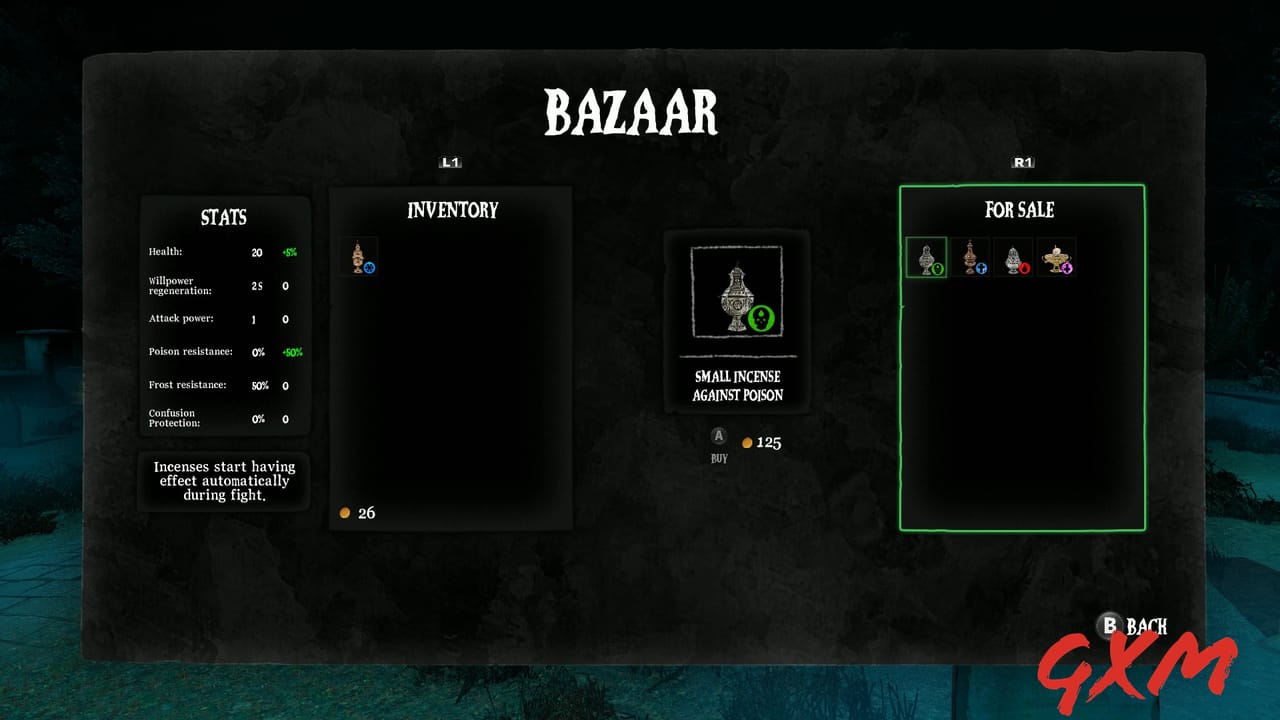The image size is (1280, 720).
Task: Select the frost incense in your inventory
Action: 360,258
